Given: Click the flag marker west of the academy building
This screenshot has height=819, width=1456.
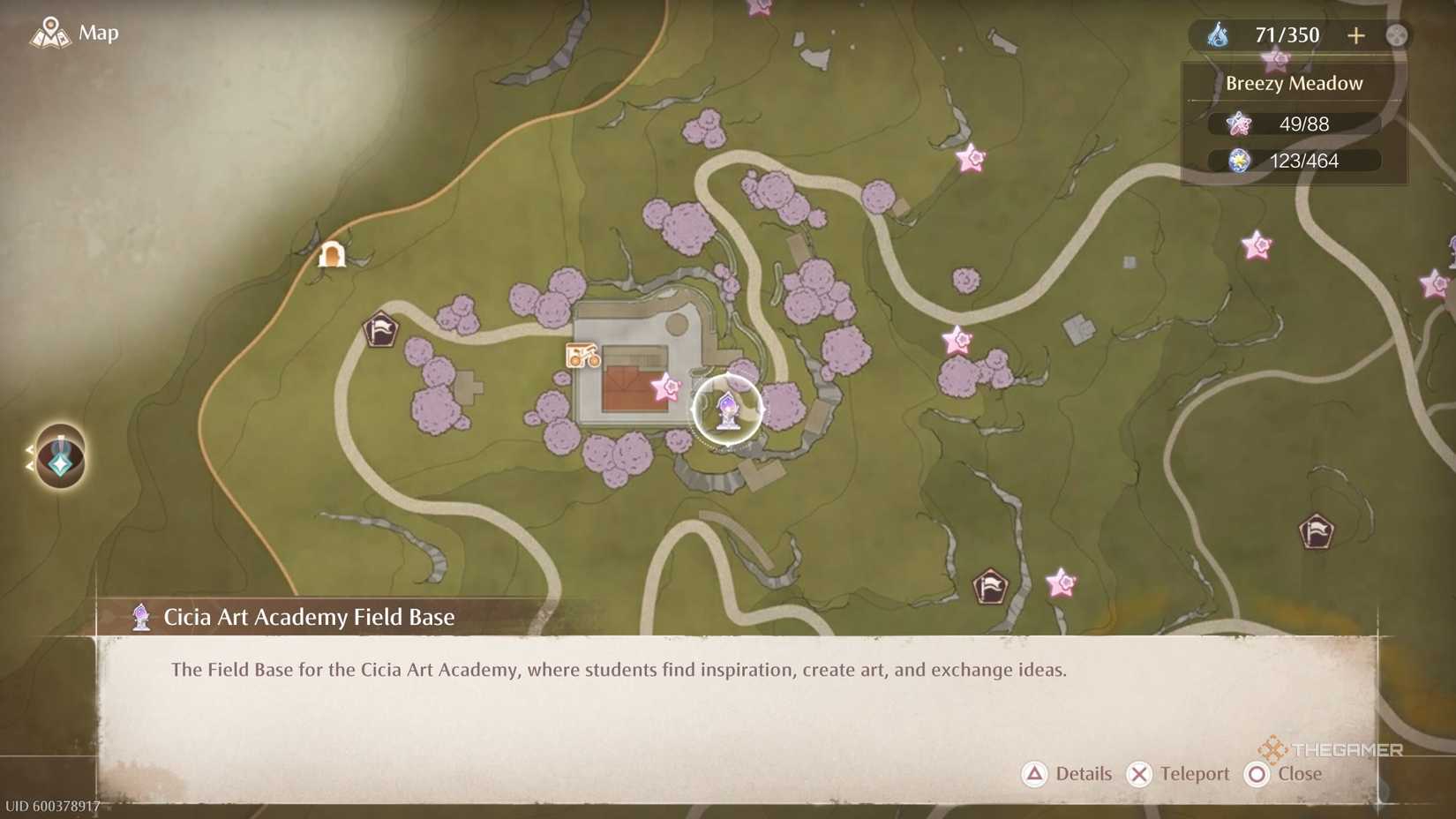Looking at the screenshot, I should pyautogui.click(x=380, y=331).
